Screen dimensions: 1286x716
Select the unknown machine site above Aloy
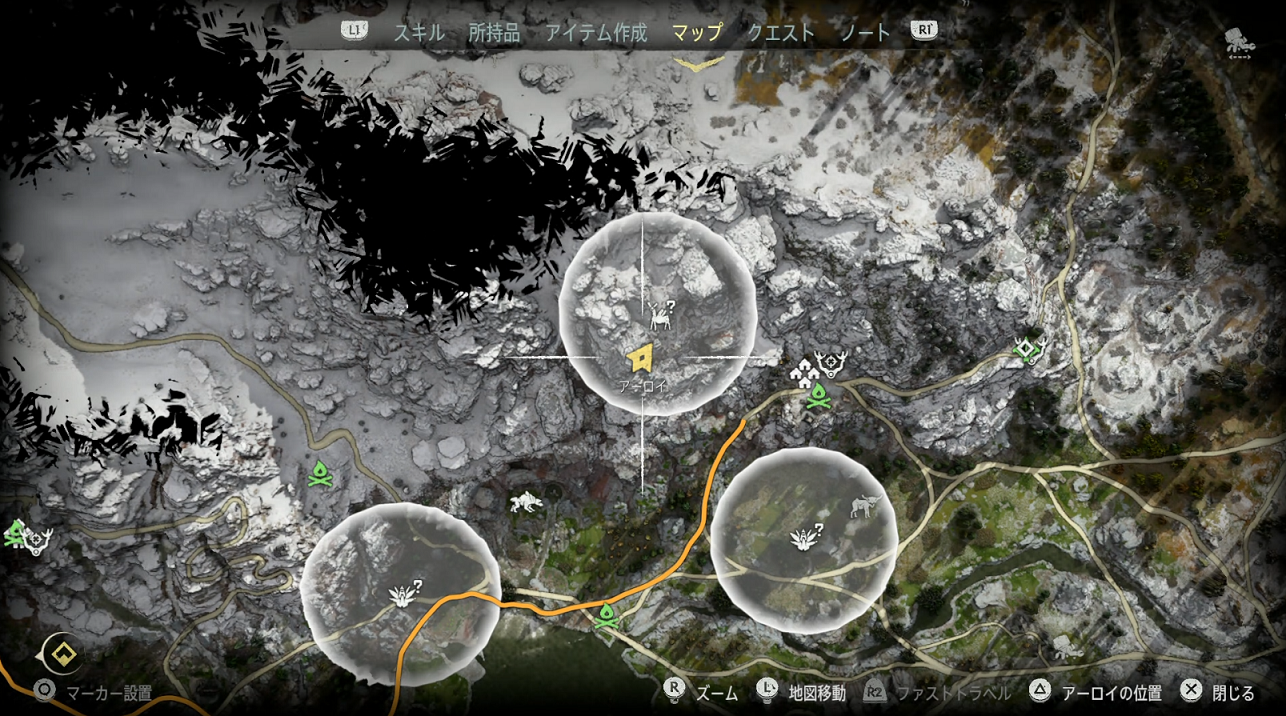pos(660,315)
